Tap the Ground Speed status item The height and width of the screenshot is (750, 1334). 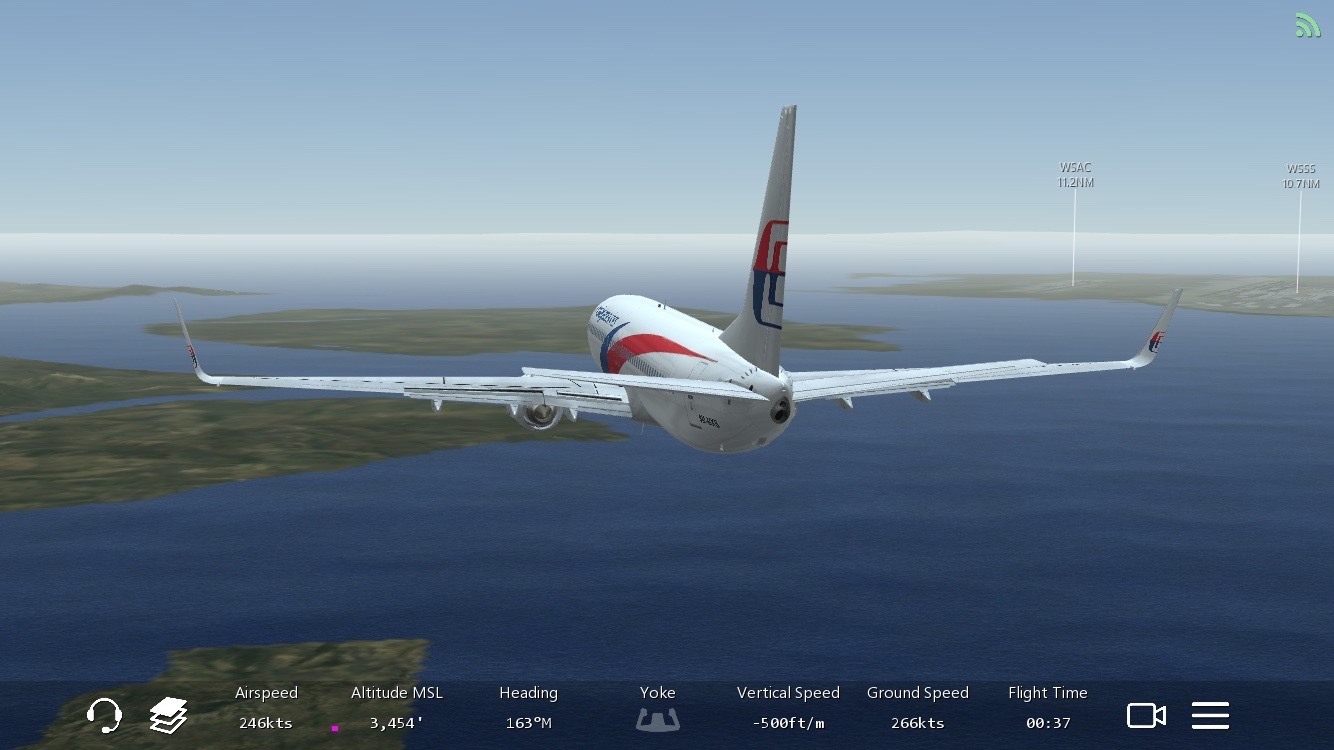coord(917,708)
